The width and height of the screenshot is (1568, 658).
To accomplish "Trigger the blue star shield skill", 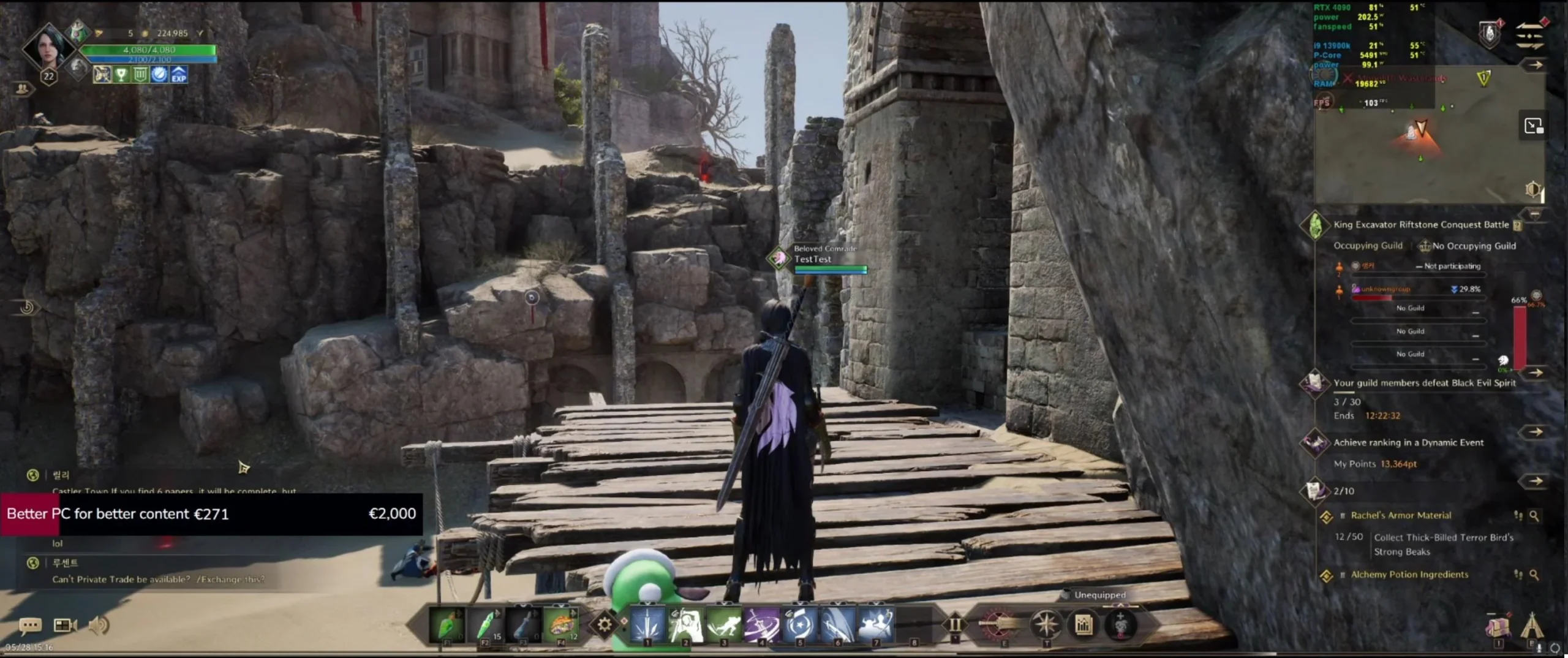I will (800, 625).
